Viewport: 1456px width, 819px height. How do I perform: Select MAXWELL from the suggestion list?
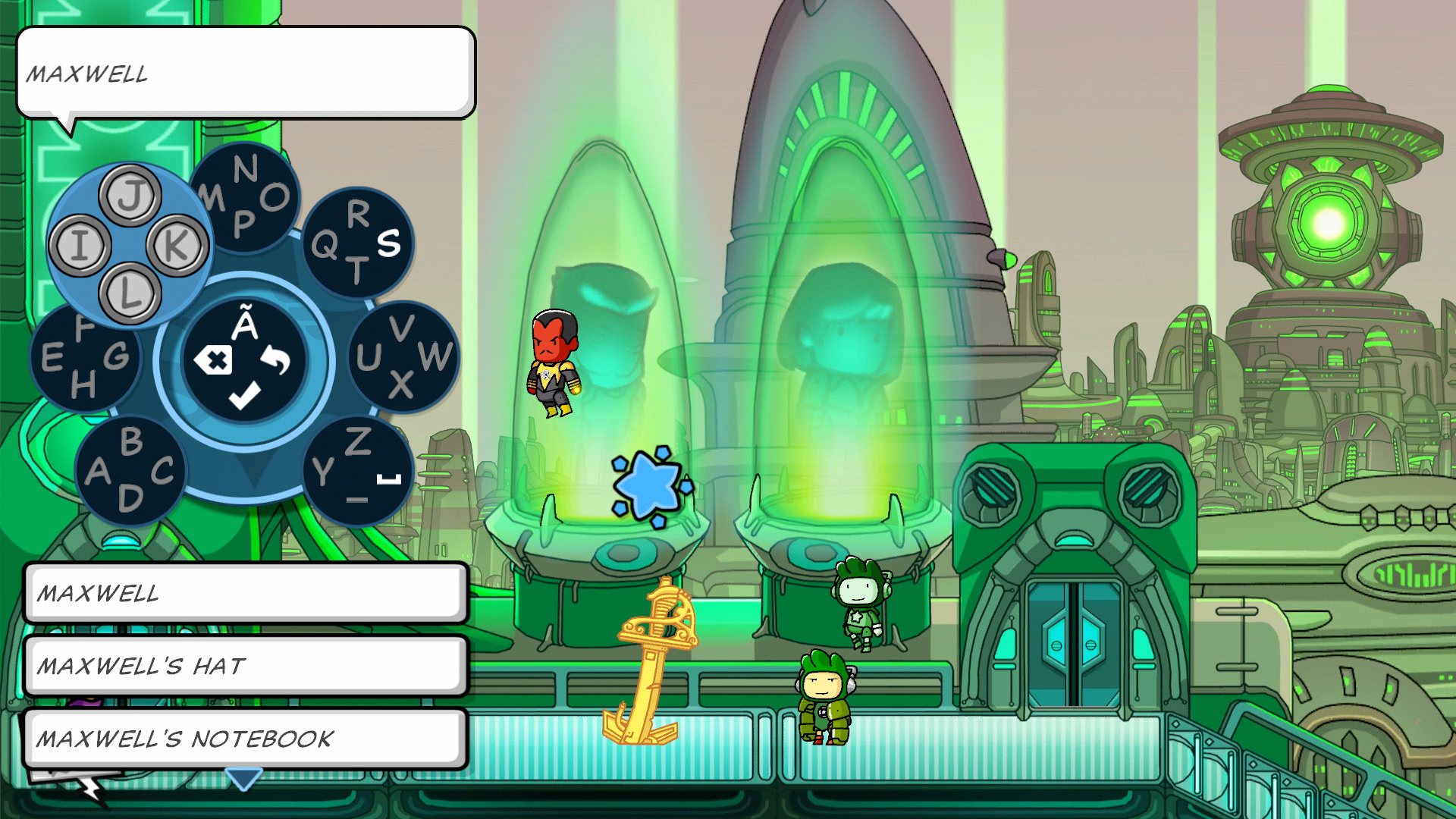pos(243,595)
